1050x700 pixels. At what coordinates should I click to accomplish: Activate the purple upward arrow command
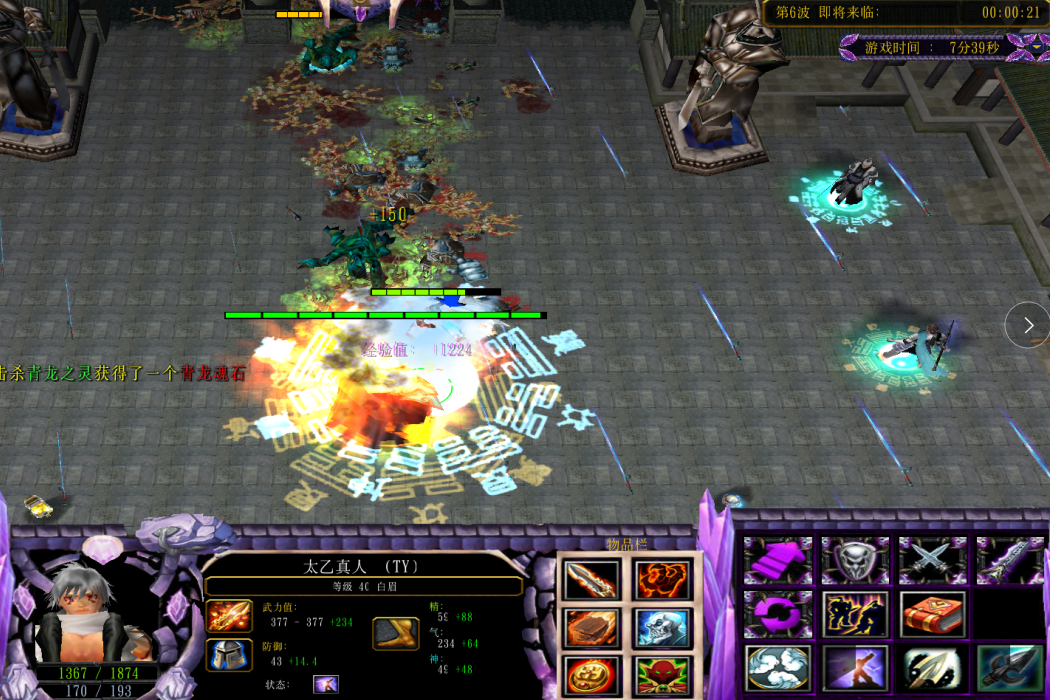click(x=777, y=559)
